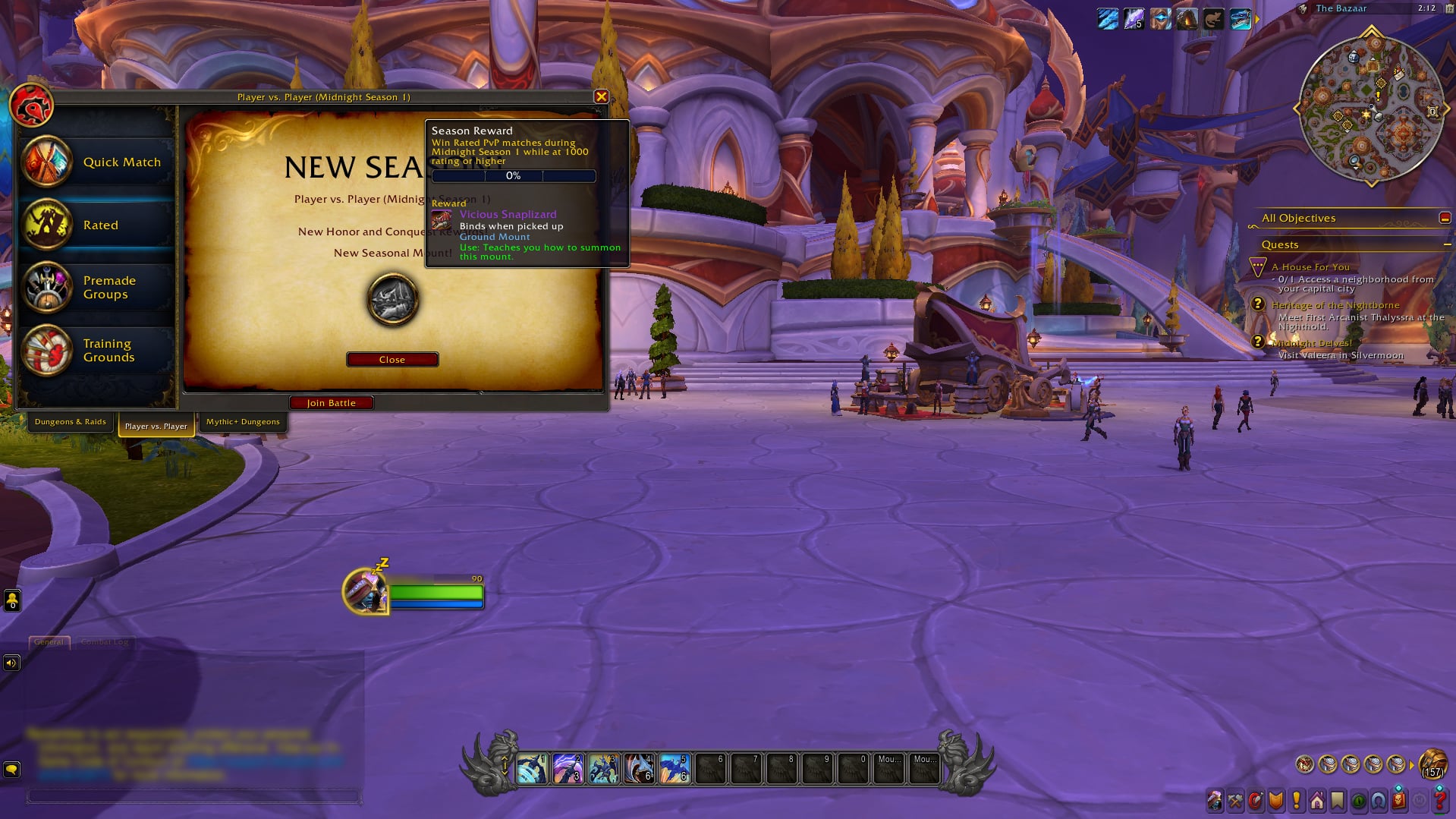Click the Join Battle button
1456x819 pixels.
[x=332, y=403]
